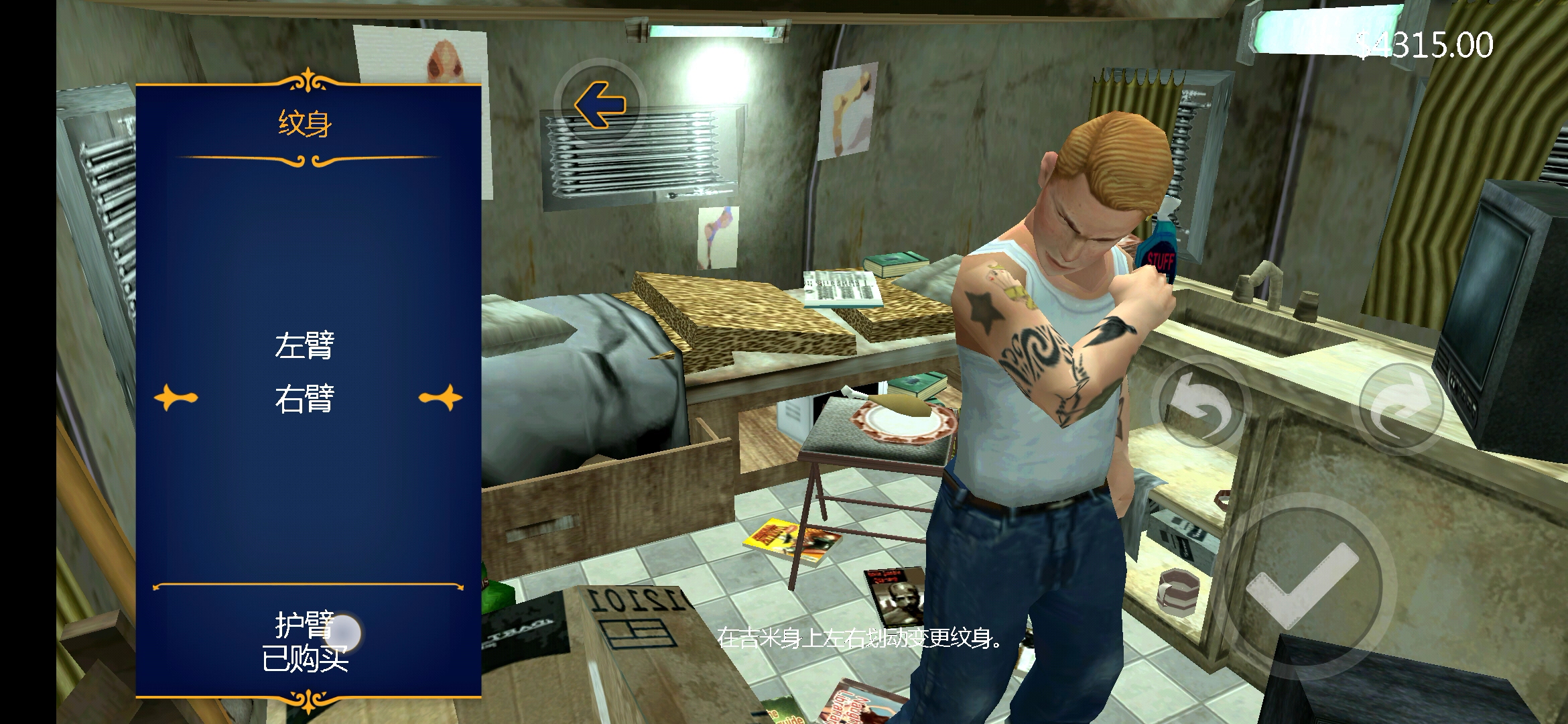Click the right ornate arrow beside 右臂

click(x=441, y=398)
